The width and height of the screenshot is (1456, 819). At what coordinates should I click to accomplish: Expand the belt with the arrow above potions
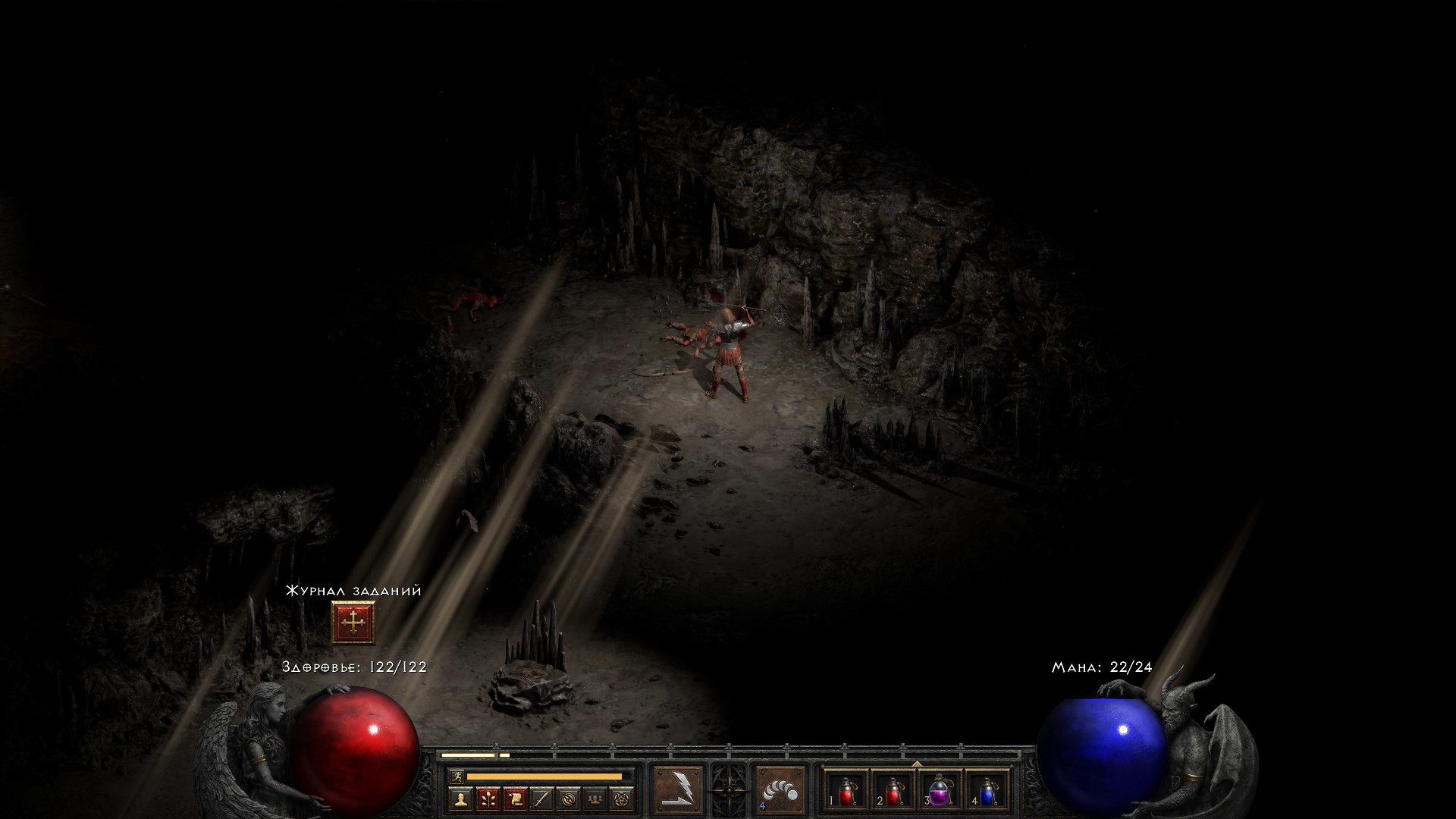[x=916, y=764]
